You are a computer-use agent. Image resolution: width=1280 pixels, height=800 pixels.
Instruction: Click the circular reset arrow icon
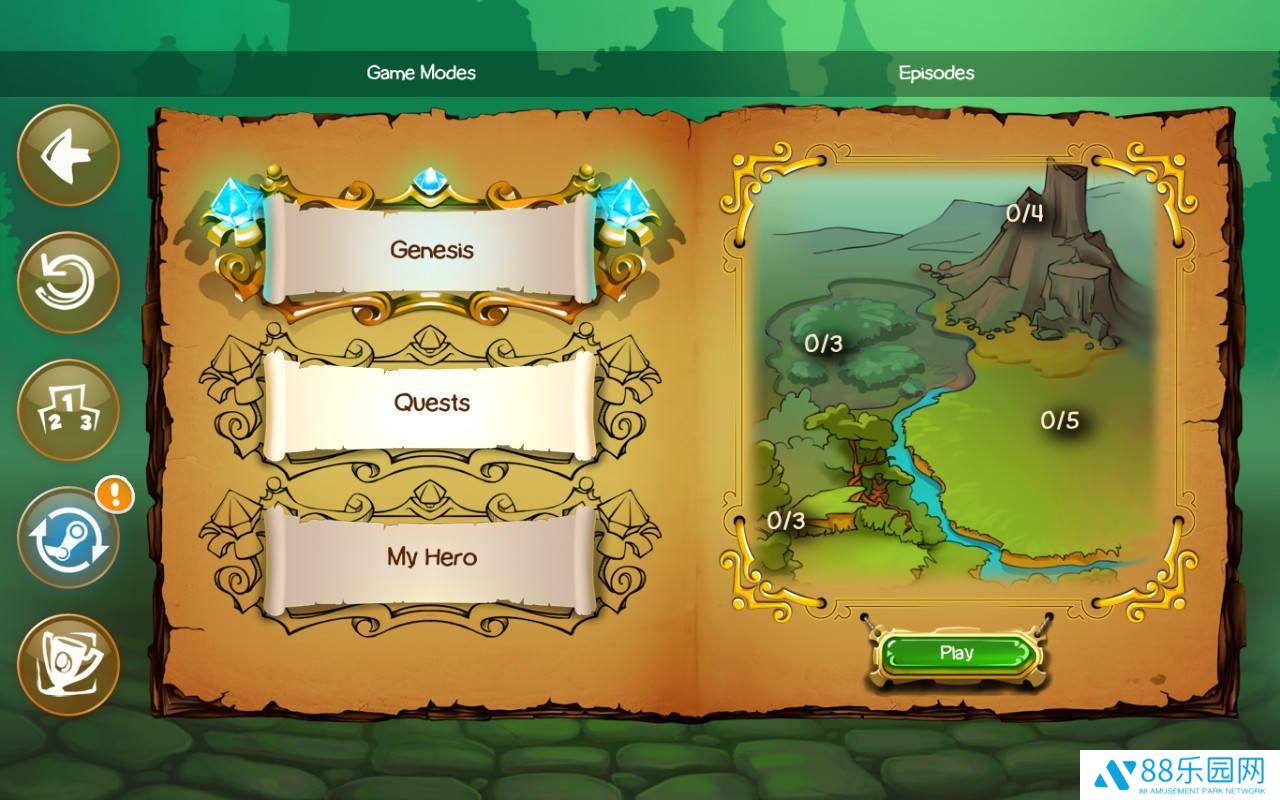(x=68, y=283)
